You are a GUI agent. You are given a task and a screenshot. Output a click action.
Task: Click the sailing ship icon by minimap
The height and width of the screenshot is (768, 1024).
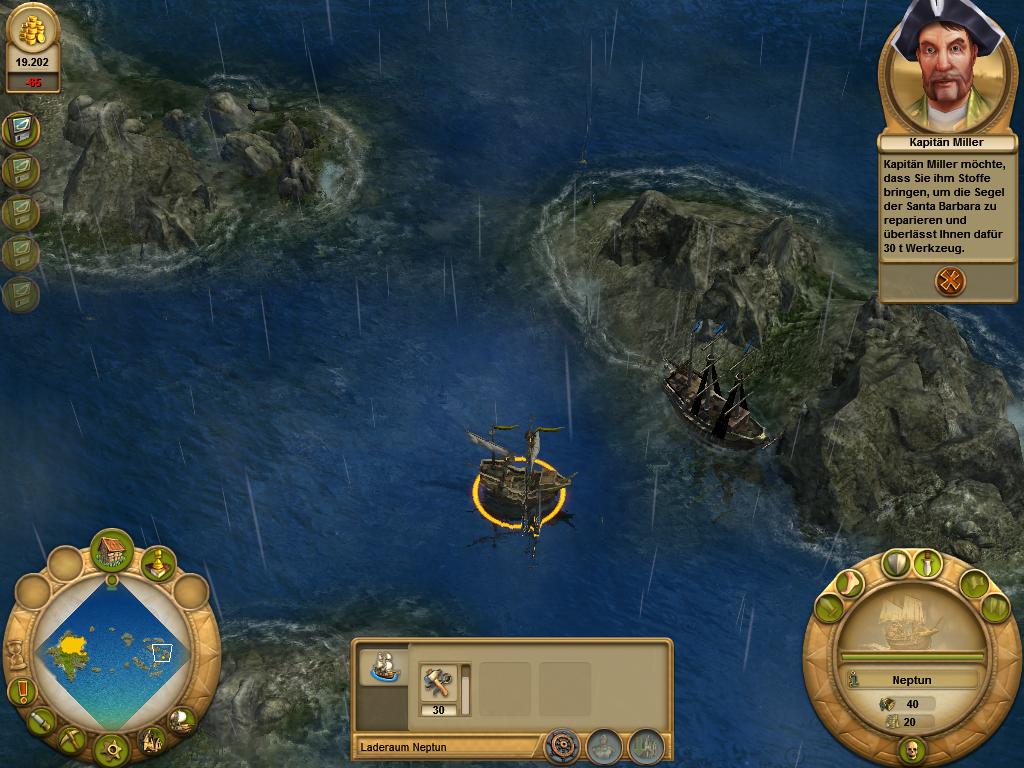pos(181,718)
